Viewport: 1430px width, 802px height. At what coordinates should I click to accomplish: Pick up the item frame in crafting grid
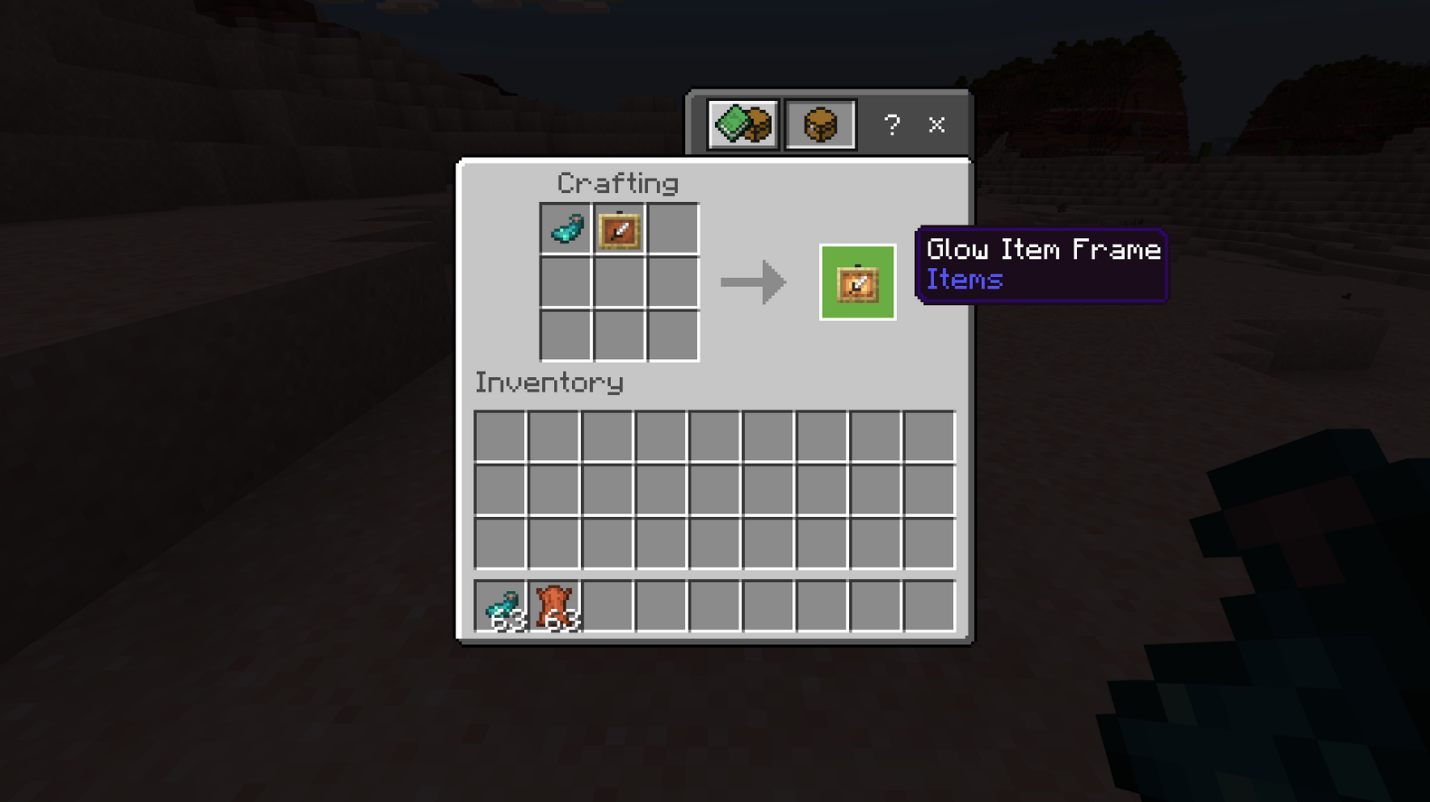tap(619, 229)
